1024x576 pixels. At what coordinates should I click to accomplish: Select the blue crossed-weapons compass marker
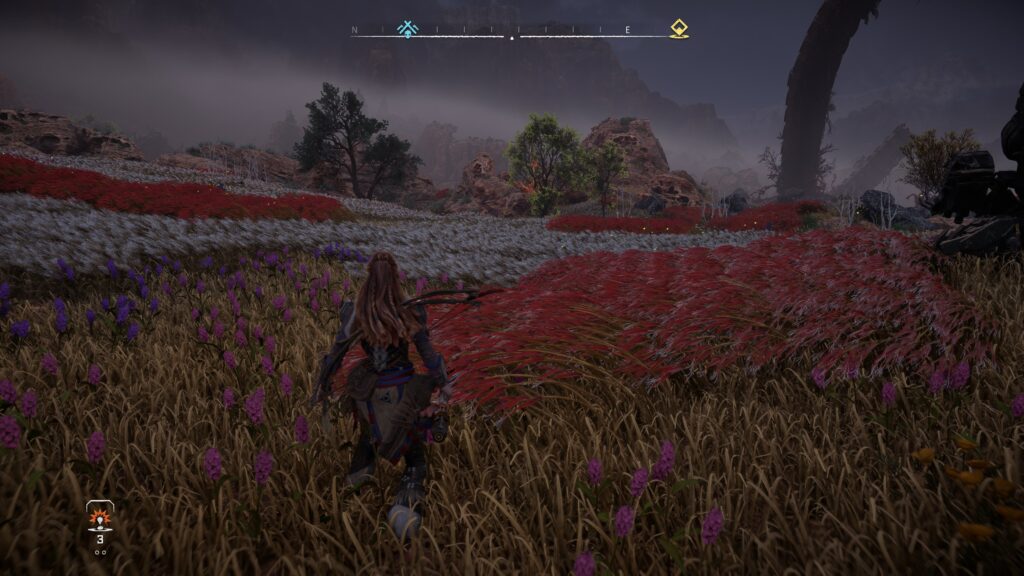click(407, 29)
